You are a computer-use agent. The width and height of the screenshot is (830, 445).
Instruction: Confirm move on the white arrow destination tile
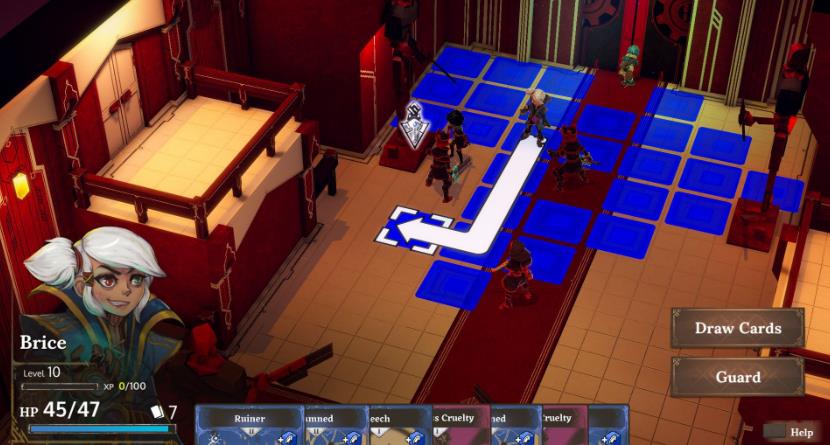412,230
